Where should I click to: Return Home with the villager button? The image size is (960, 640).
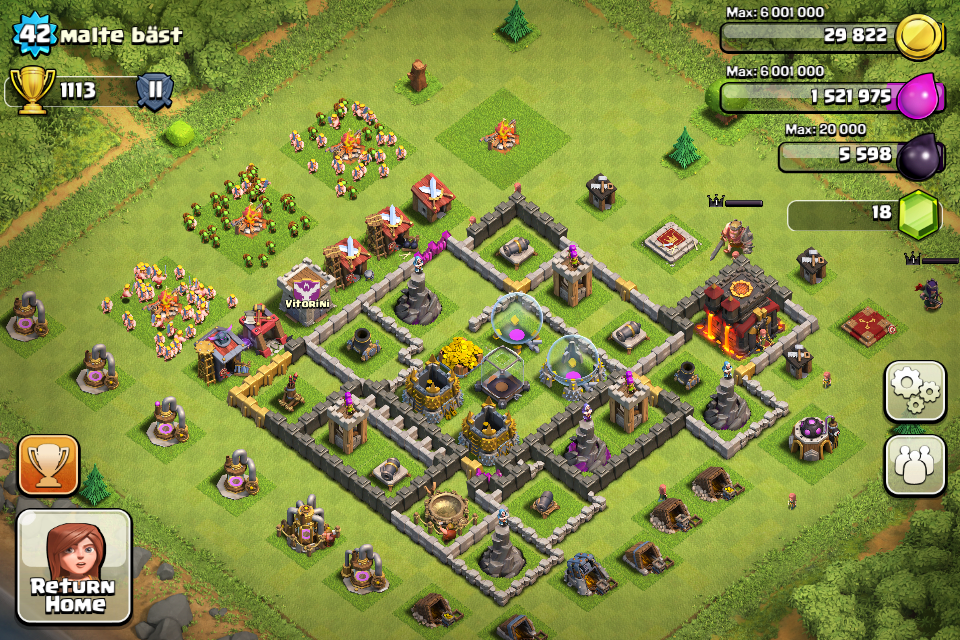click(74, 567)
